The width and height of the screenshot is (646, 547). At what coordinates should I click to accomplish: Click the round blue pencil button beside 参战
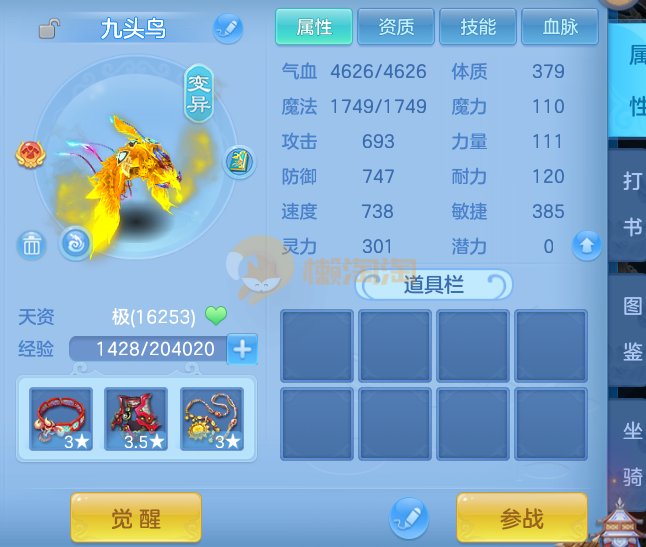click(409, 518)
